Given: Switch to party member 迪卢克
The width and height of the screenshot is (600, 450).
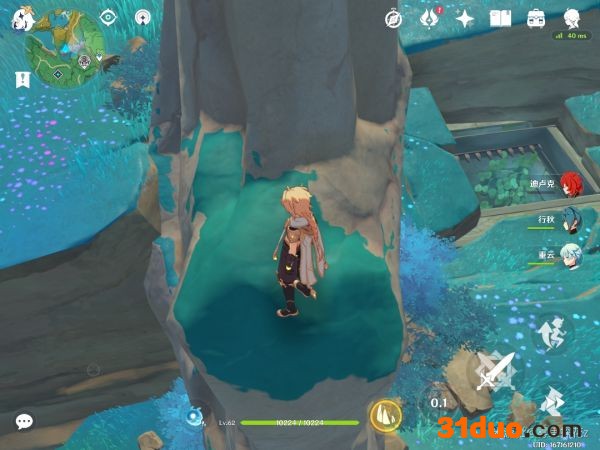Looking at the screenshot, I should pyautogui.click(x=569, y=184).
